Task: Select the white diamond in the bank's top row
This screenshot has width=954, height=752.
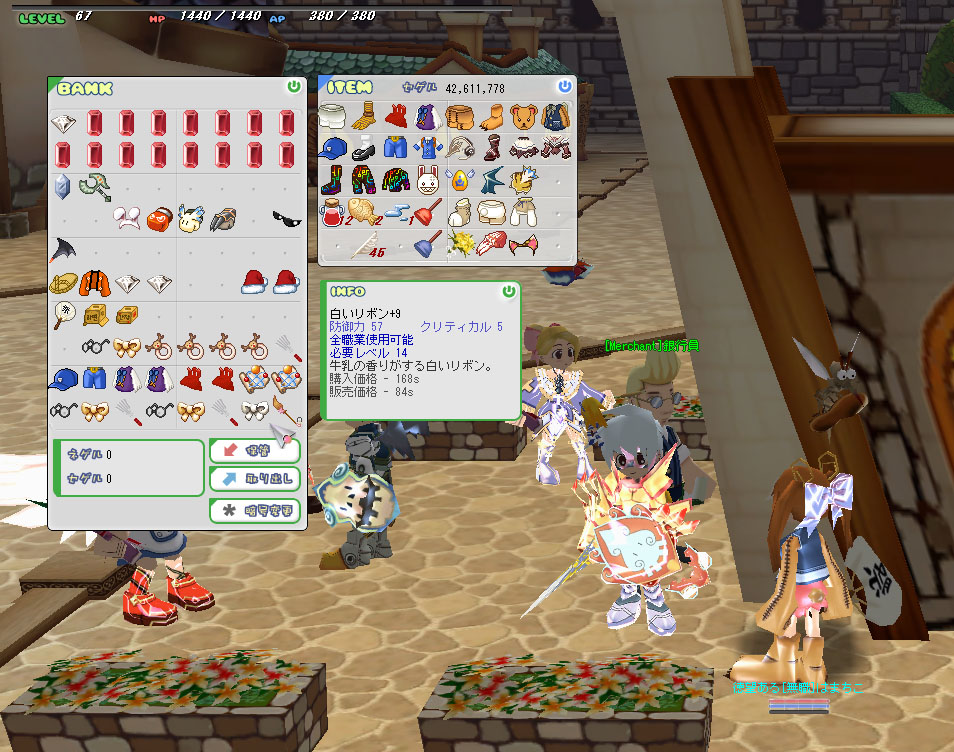Action: (63, 123)
